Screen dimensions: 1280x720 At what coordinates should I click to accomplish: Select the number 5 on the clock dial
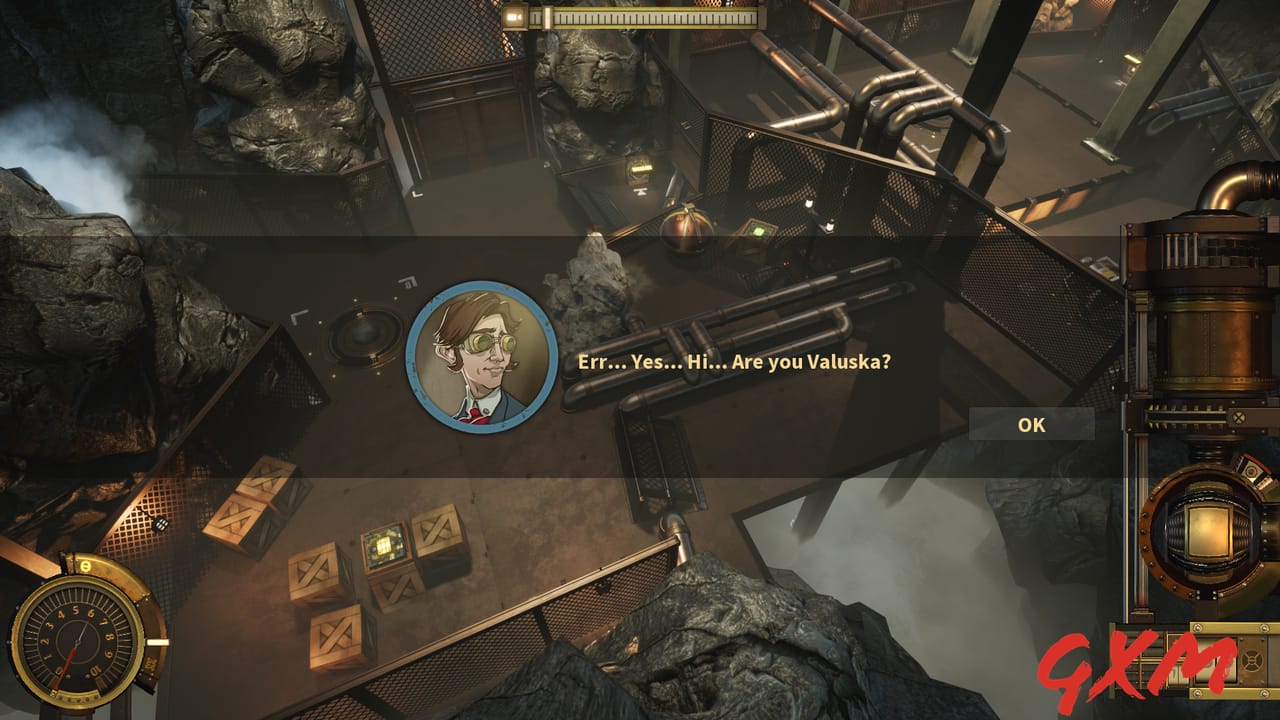point(75,611)
